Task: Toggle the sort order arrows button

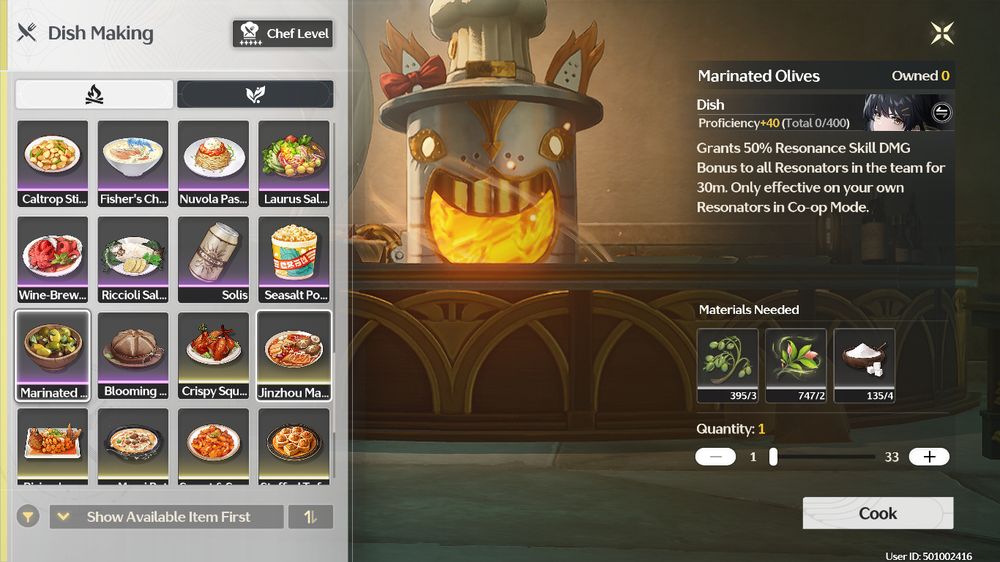Action: (310, 517)
